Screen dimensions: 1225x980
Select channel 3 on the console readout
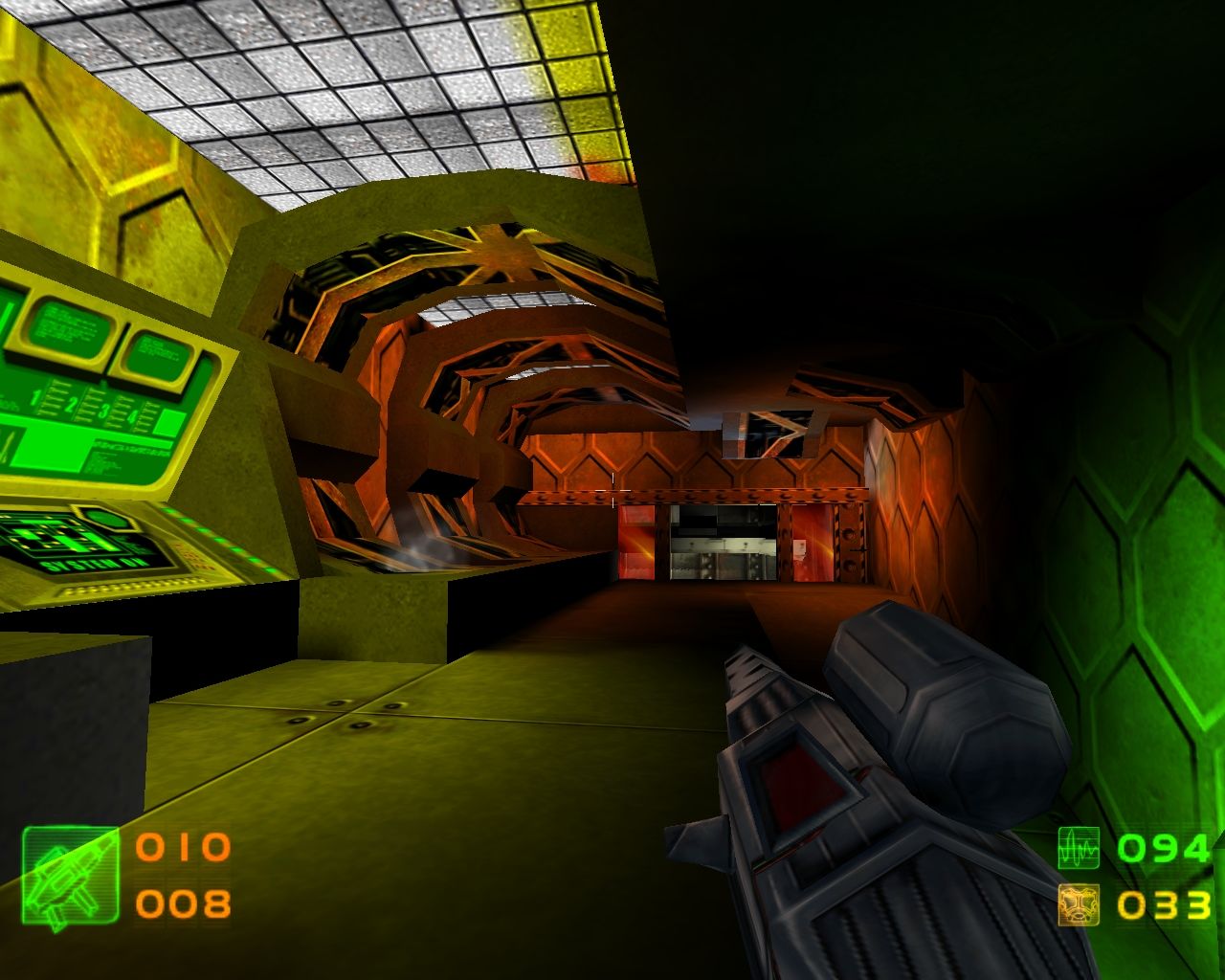[104, 410]
